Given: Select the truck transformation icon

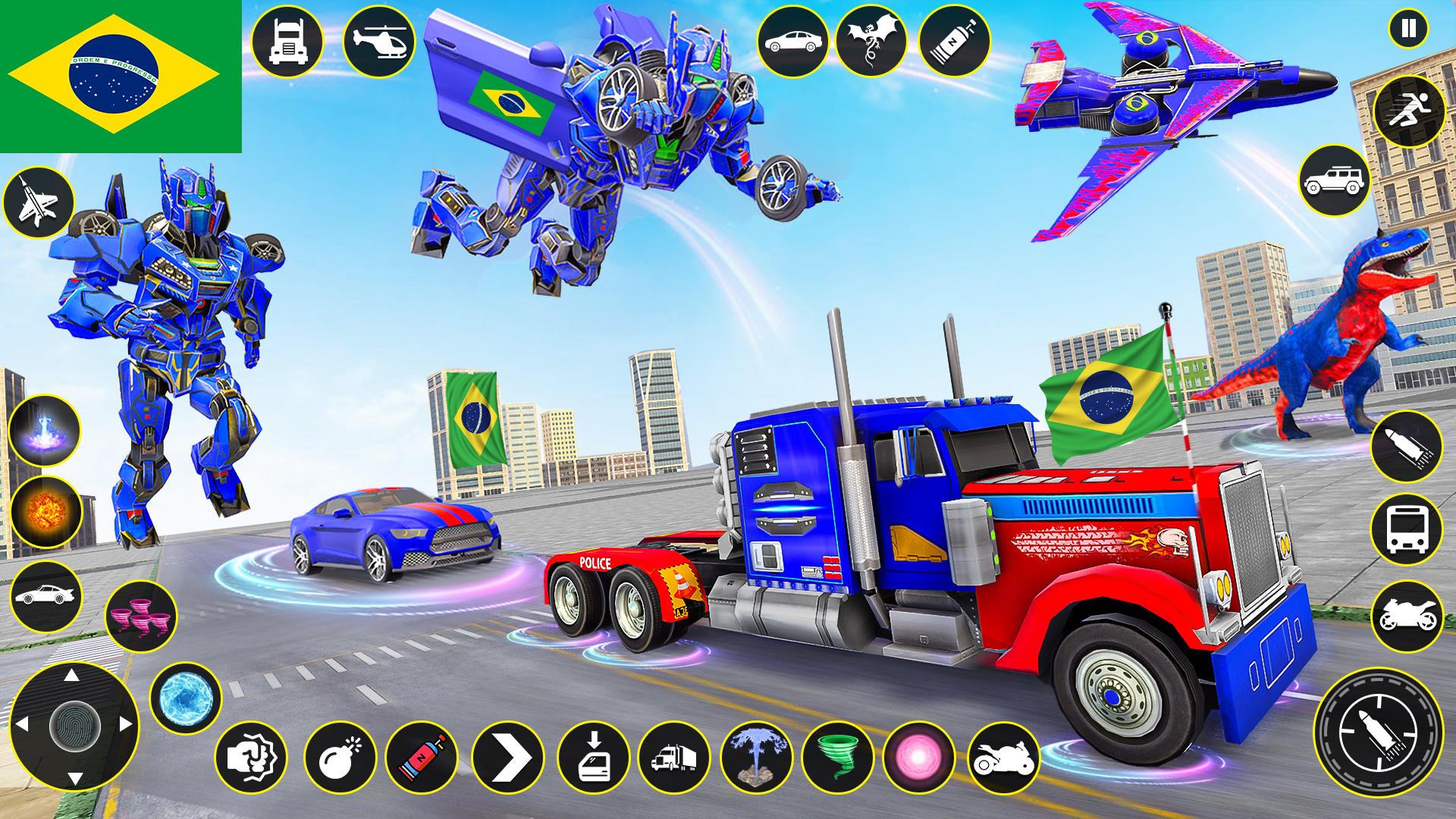Looking at the screenshot, I should click(x=288, y=42).
